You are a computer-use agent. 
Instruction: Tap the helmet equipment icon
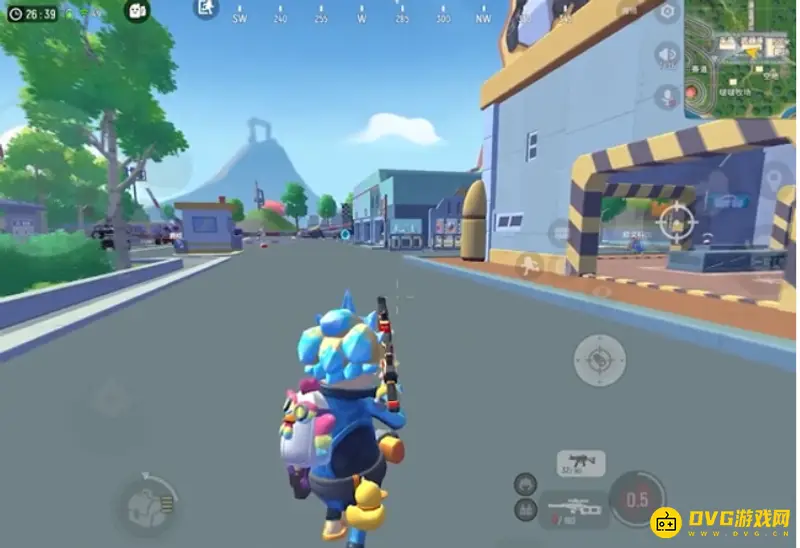click(524, 484)
